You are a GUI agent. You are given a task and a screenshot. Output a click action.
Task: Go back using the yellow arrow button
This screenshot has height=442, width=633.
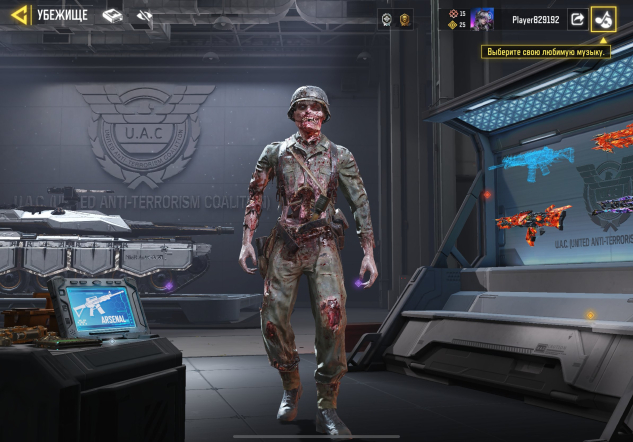19,16
